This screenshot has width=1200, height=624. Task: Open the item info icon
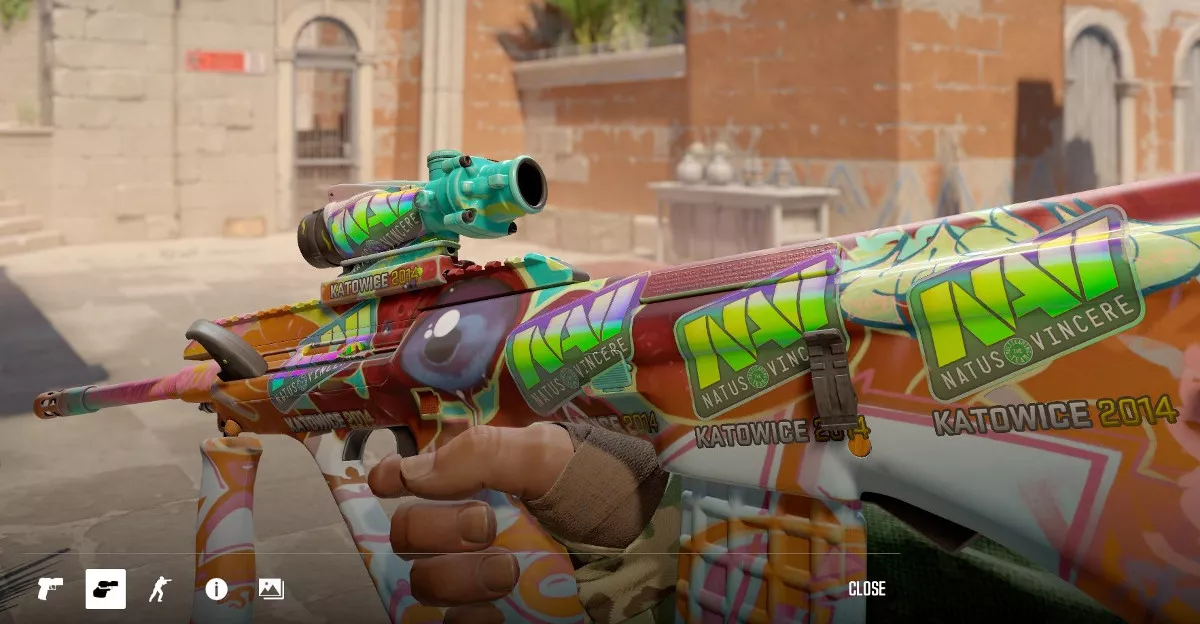pos(216,589)
